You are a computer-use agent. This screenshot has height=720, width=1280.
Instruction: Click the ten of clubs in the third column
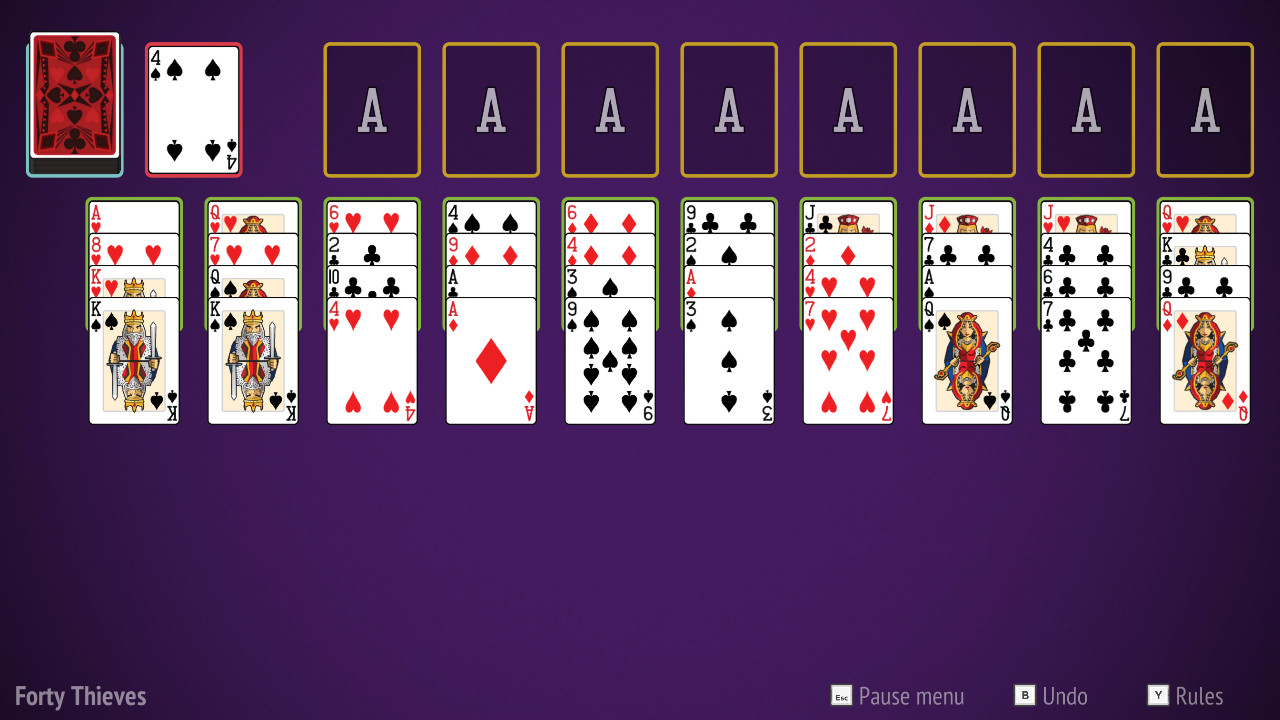pos(371,283)
